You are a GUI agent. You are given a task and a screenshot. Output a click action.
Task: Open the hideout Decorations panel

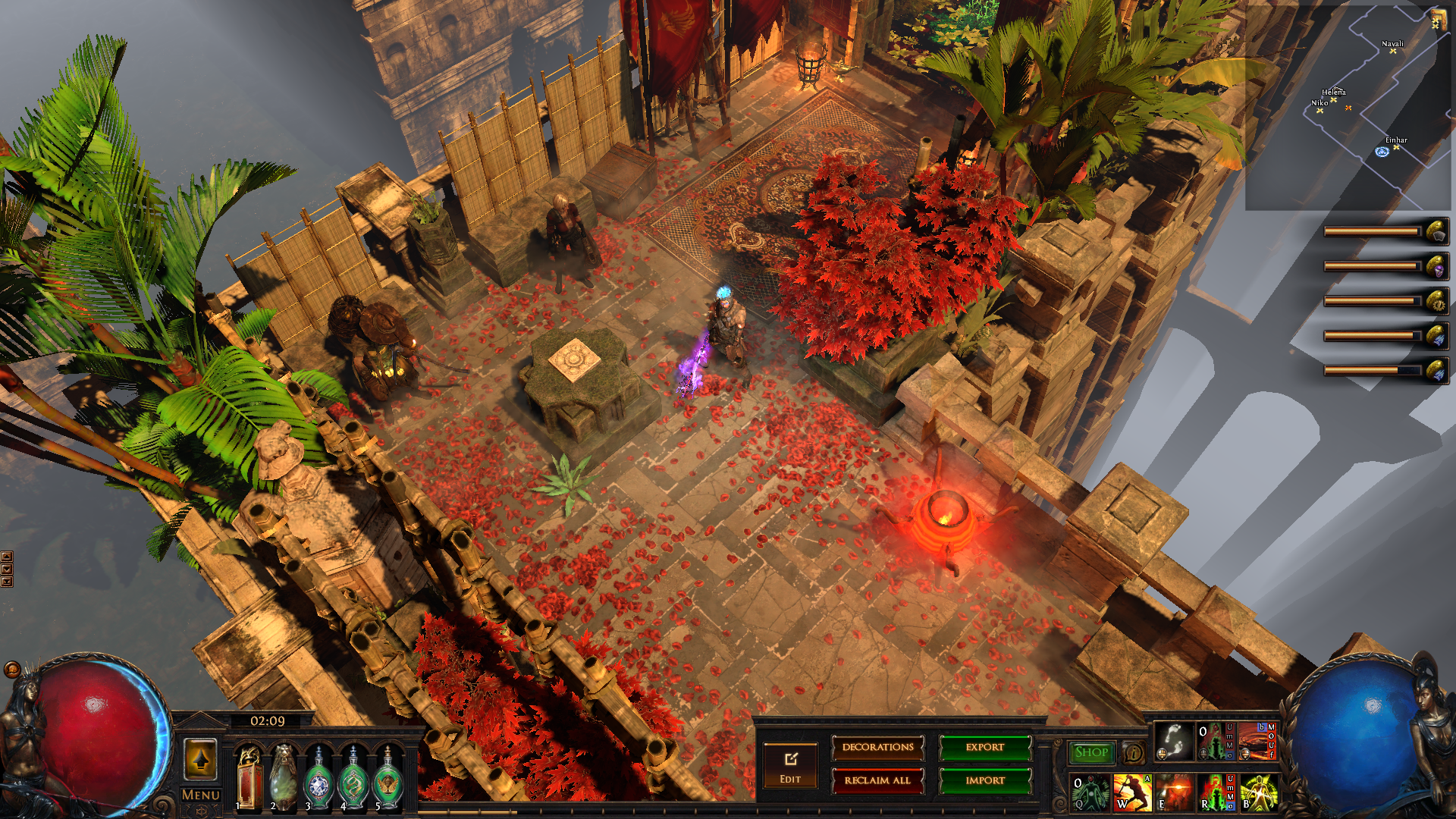tap(877, 748)
